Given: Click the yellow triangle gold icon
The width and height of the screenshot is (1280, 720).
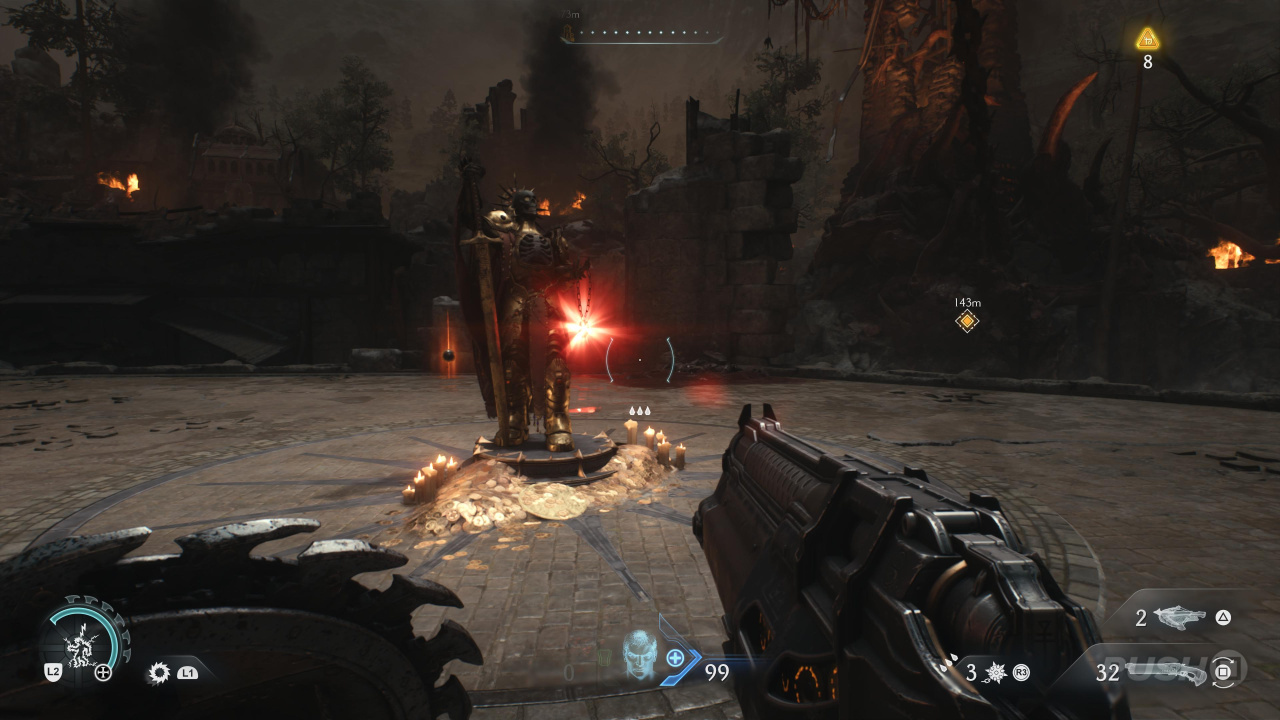Looking at the screenshot, I should tap(1147, 40).
